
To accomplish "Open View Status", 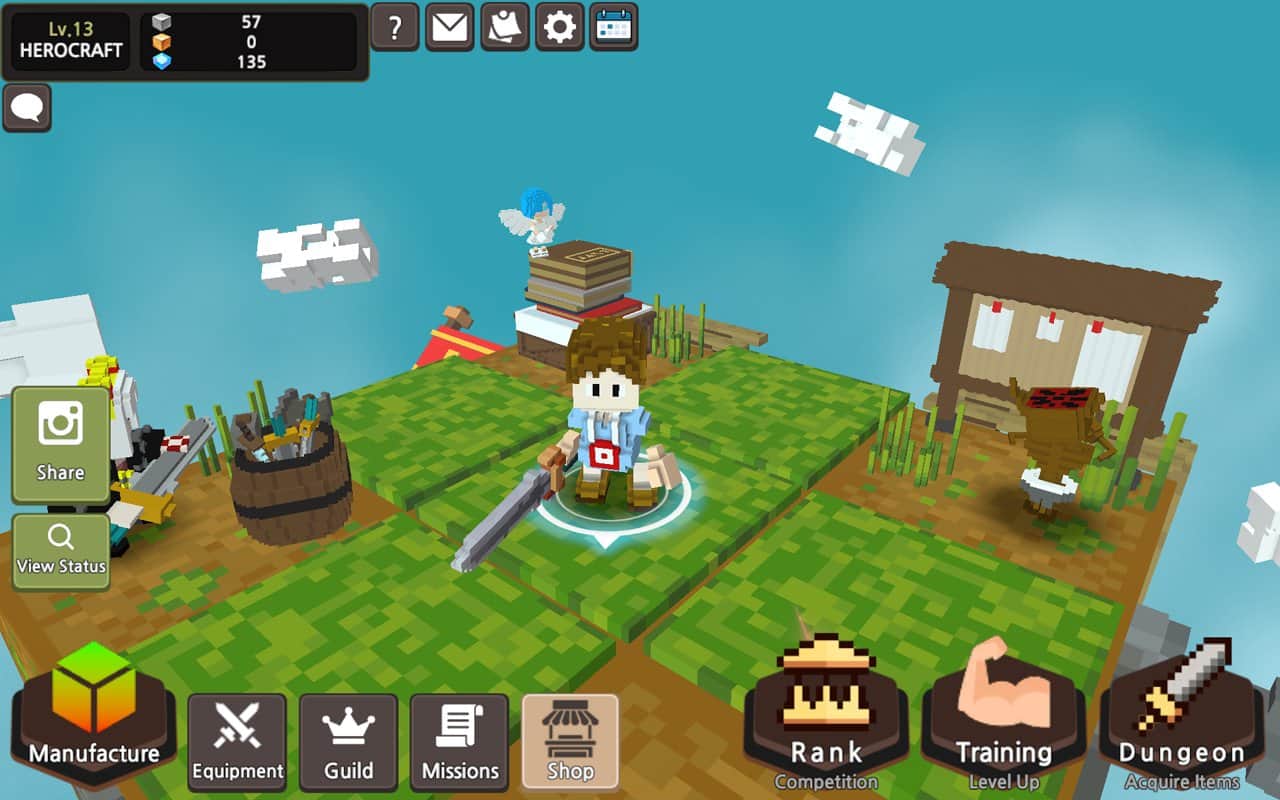I will click(61, 551).
